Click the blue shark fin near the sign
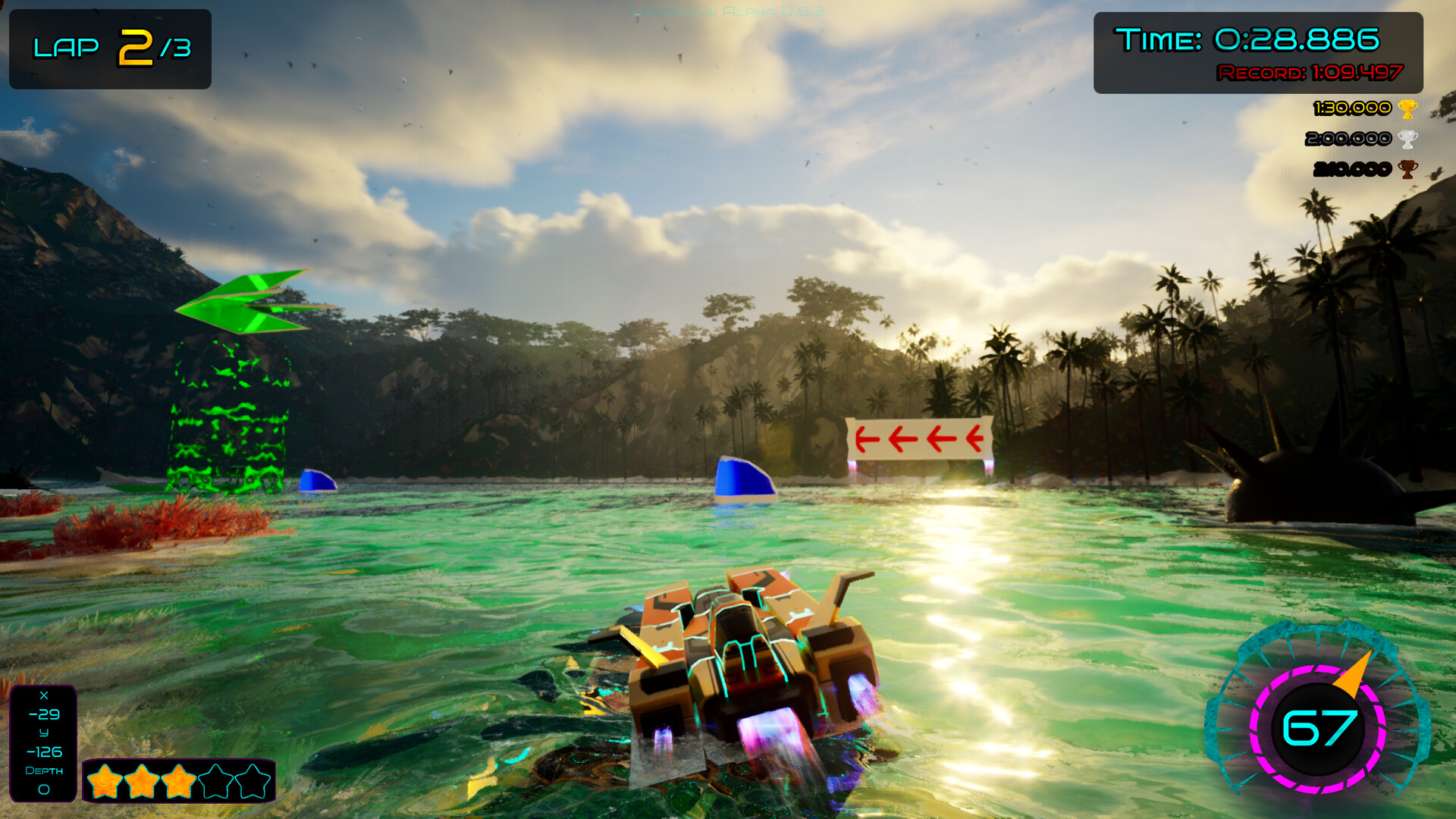 point(742,478)
